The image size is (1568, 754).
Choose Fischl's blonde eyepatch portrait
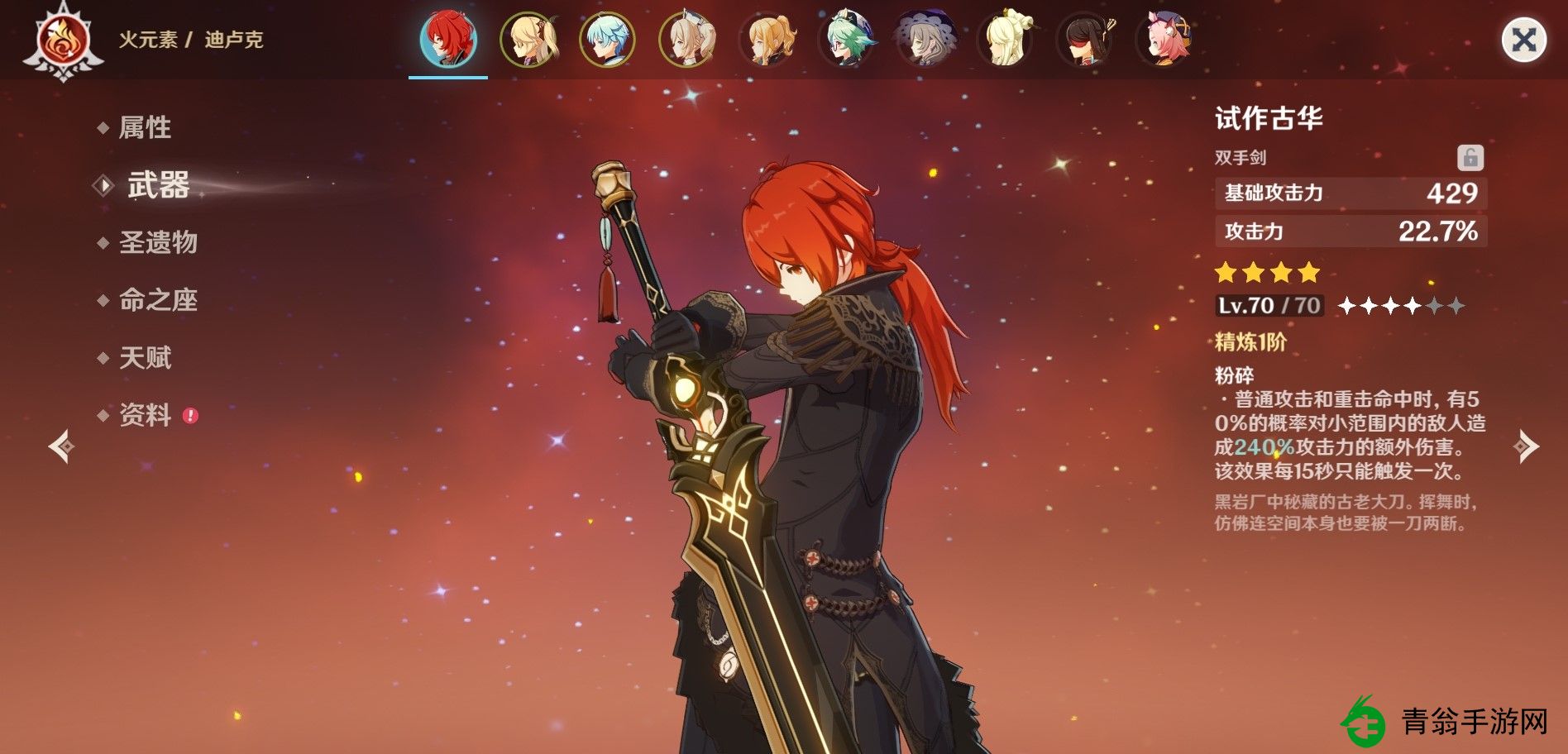click(528, 39)
